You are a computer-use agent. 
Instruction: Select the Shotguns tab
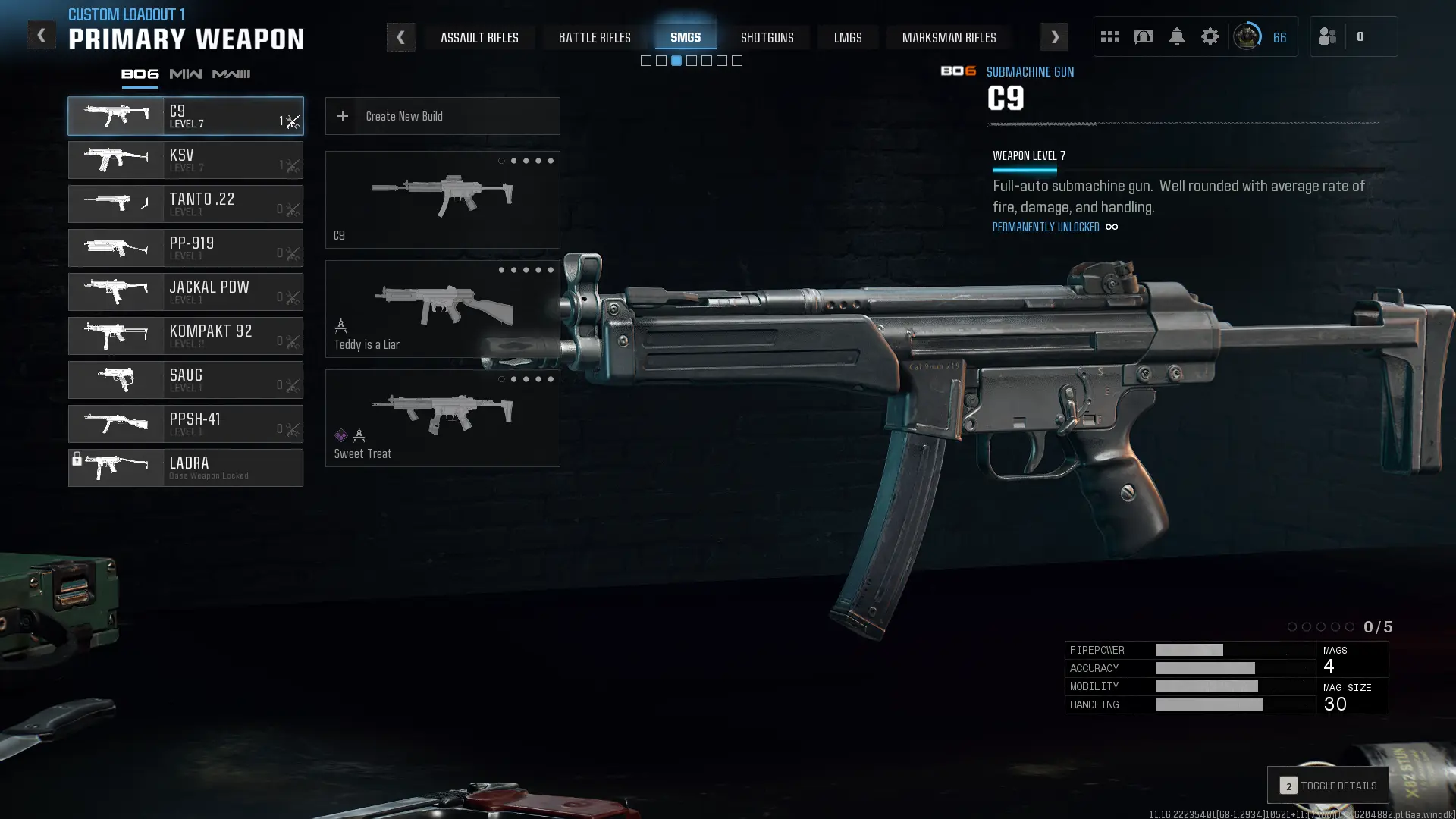(x=767, y=37)
